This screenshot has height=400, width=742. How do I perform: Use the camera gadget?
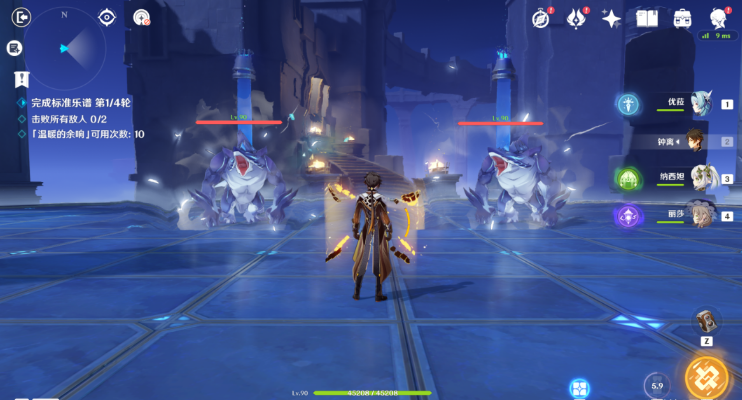click(x=707, y=321)
